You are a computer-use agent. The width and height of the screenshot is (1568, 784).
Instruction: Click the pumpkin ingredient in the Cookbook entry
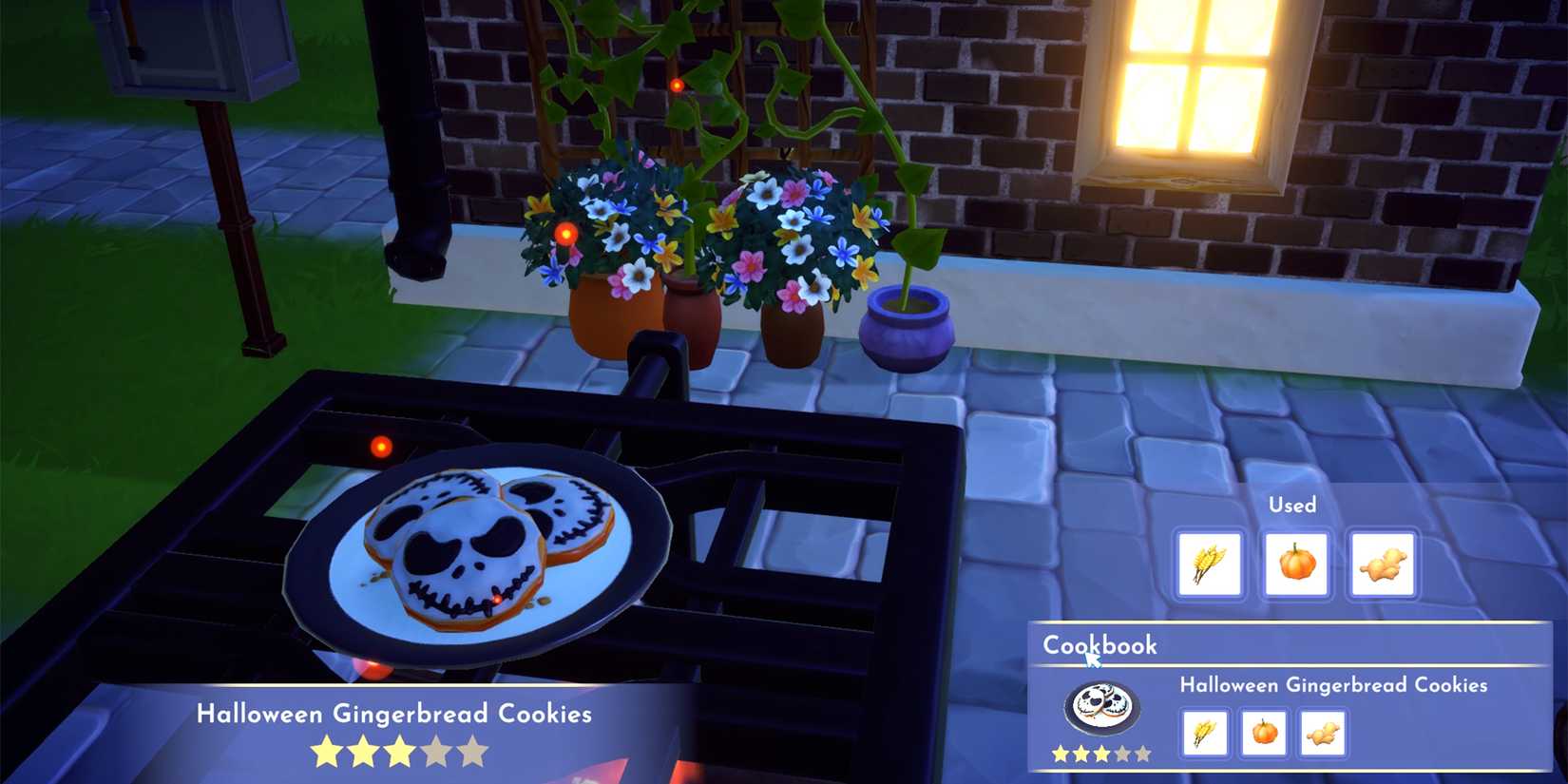1264,732
